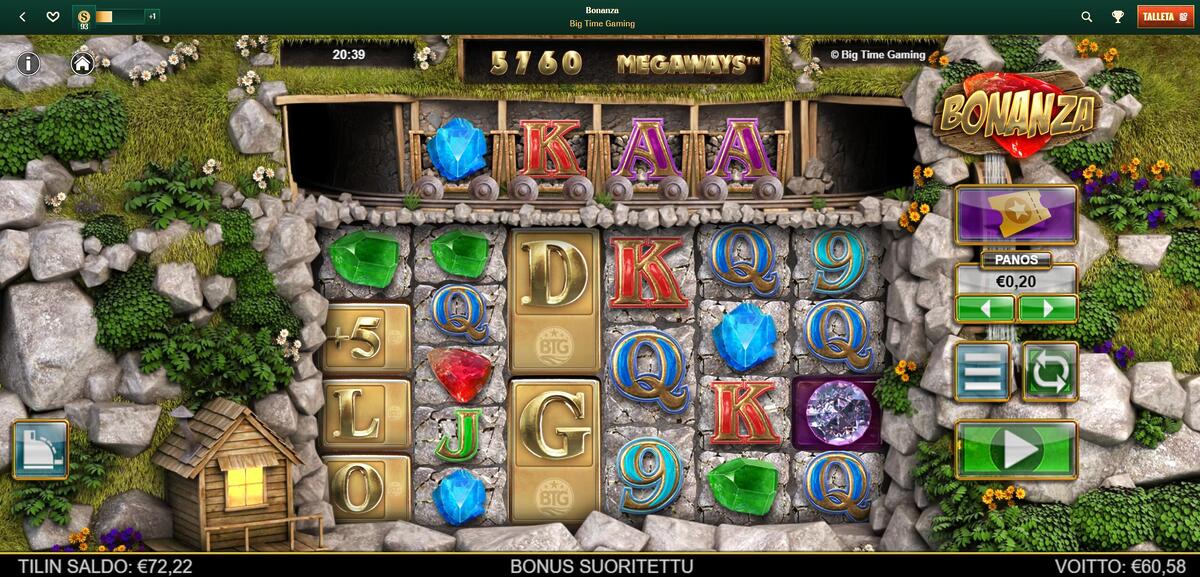Return to the casino lobby via home icon

(82, 63)
